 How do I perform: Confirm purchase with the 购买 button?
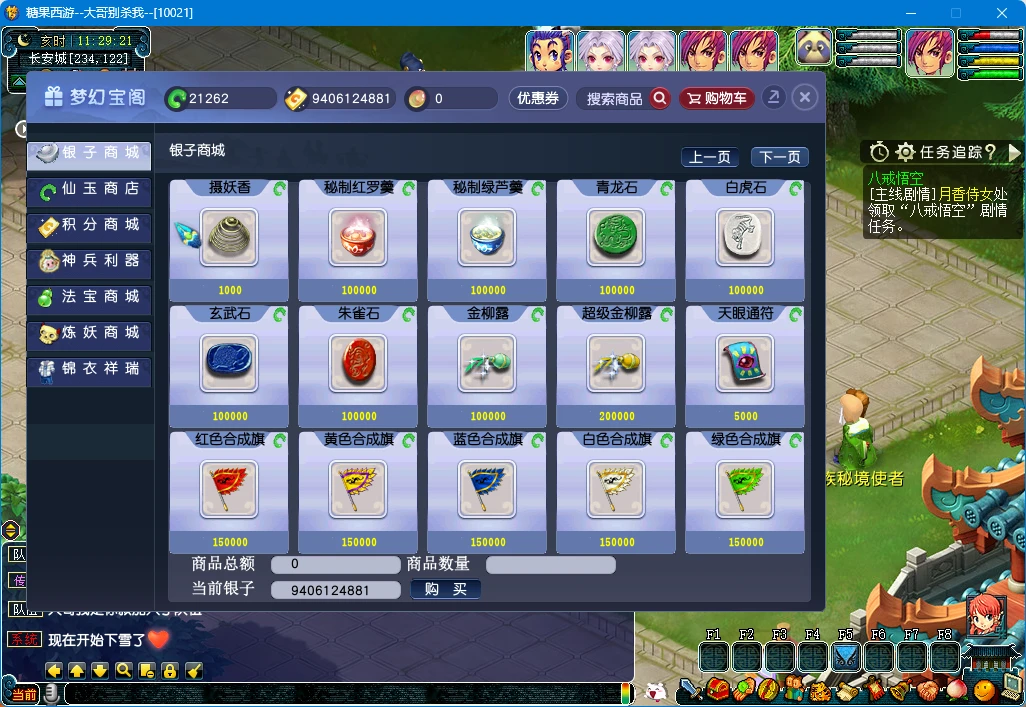[446, 590]
